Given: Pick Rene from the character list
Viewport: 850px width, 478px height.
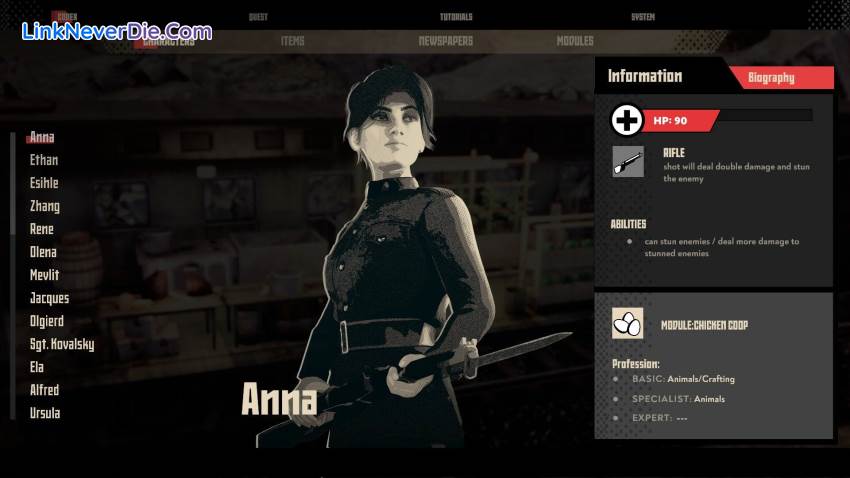Looking at the screenshot, I should 42,229.
